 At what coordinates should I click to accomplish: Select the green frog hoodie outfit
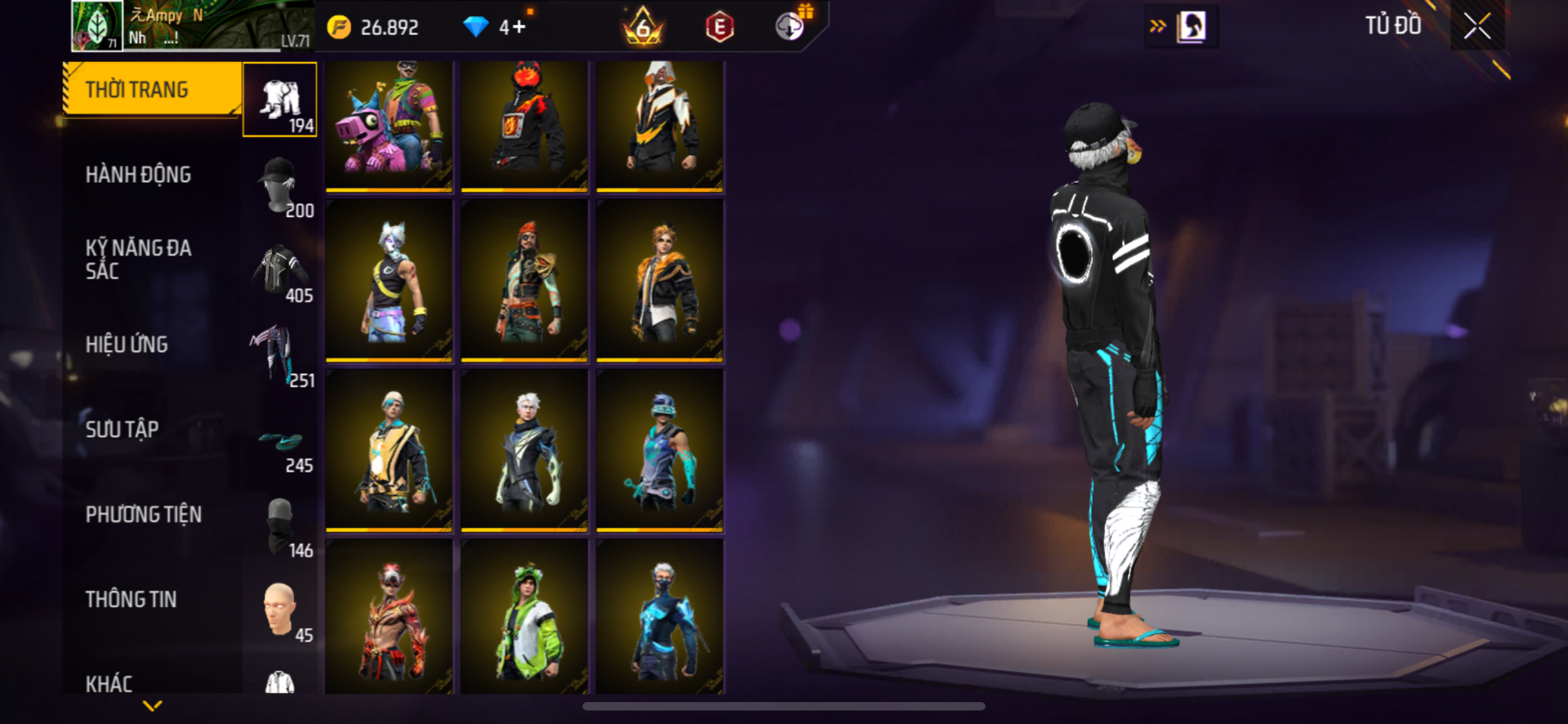coord(524,618)
